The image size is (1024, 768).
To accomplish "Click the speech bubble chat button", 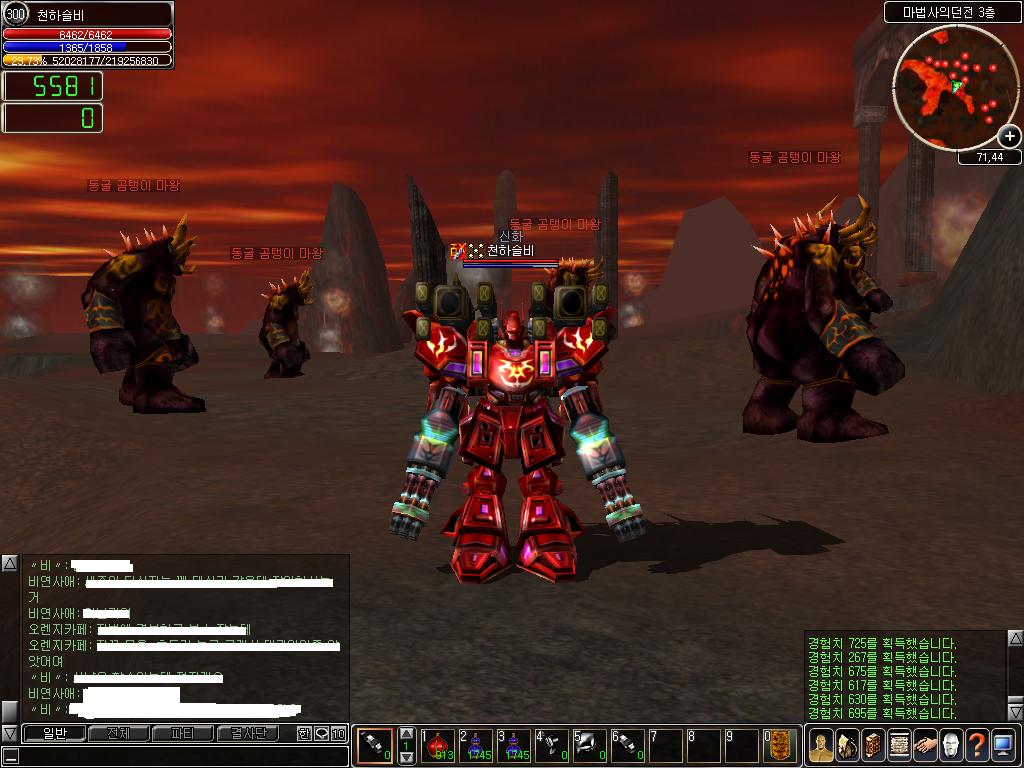I will pyautogui.click(x=321, y=733).
